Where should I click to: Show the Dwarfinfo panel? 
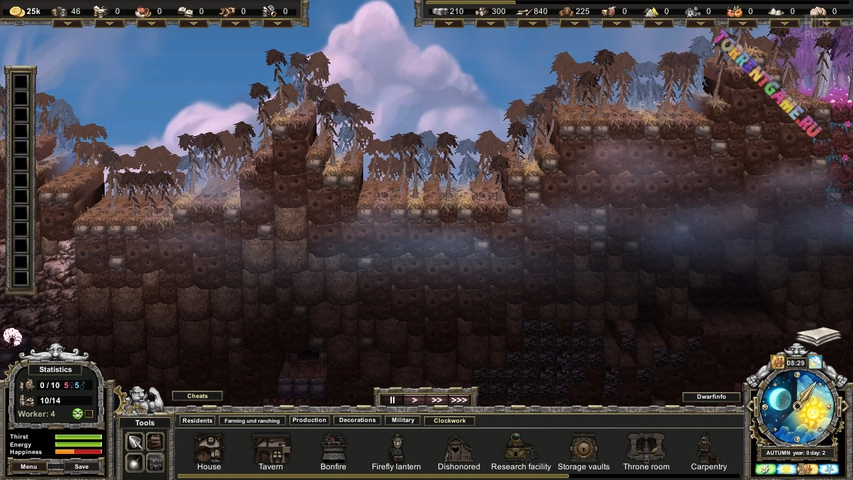click(712, 397)
